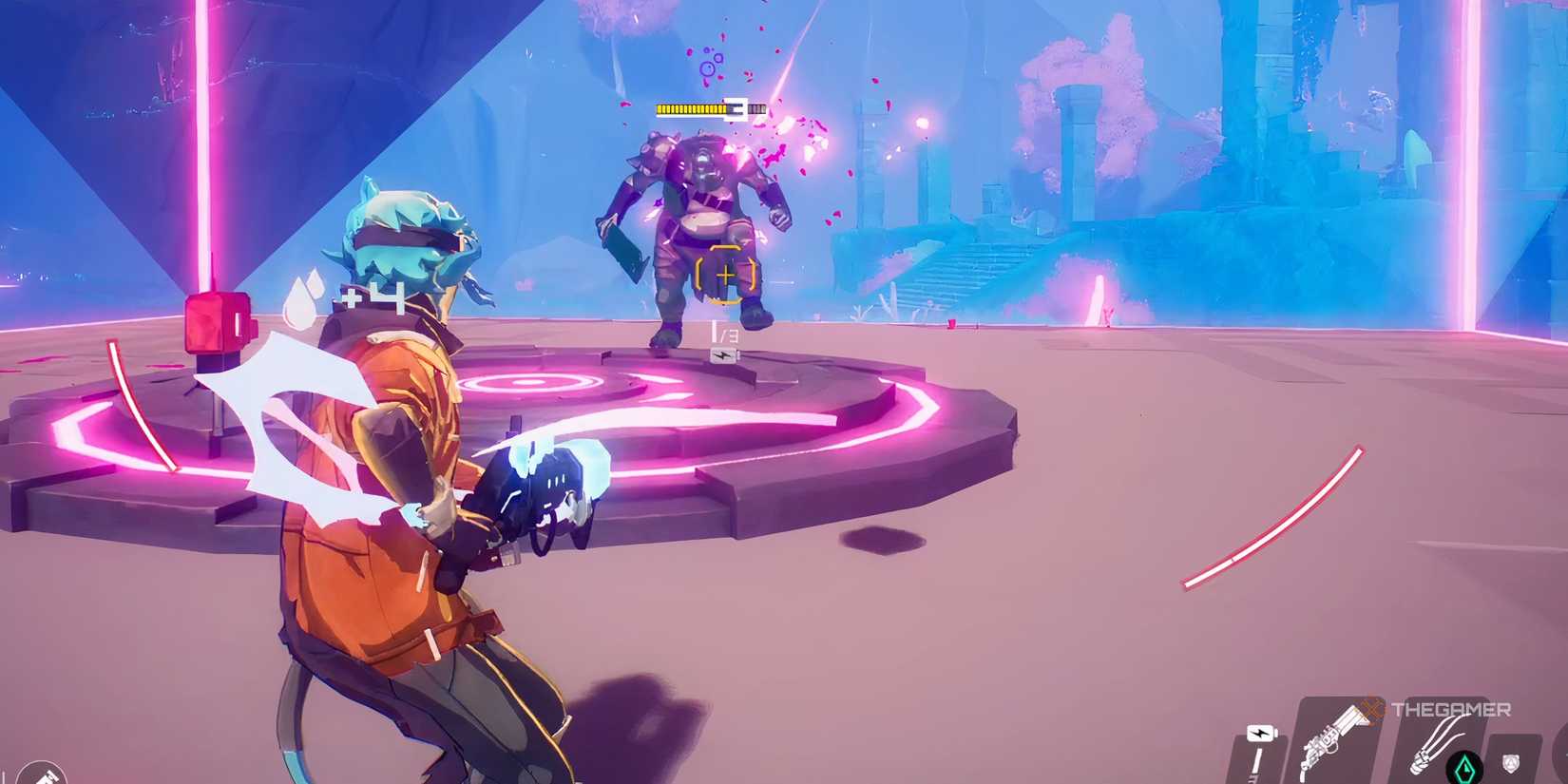This screenshot has height=784, width=1568.
Task: Click the orange crosshair logo beside THEGAMER
Action: coord(1372,709)
